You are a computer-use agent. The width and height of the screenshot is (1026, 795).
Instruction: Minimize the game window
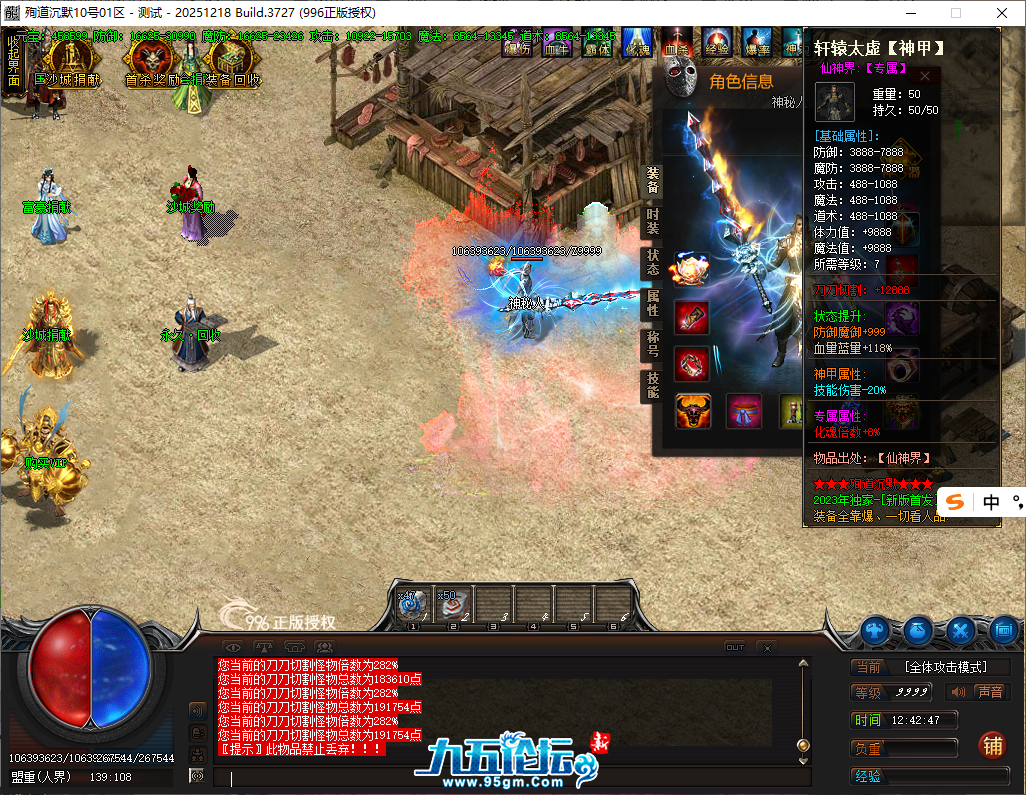coord(910,13)
